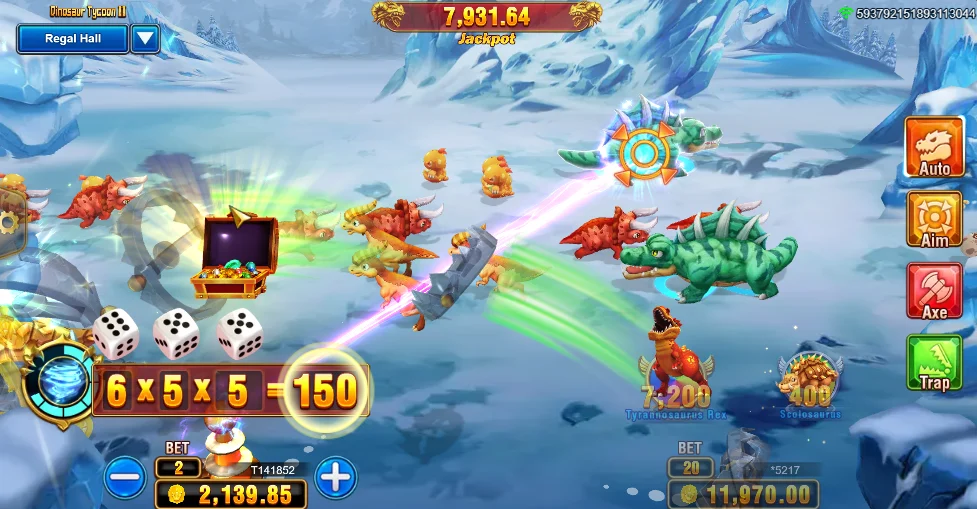Open the gear settings tab
977x509 pixels.
tap(8, 225)
